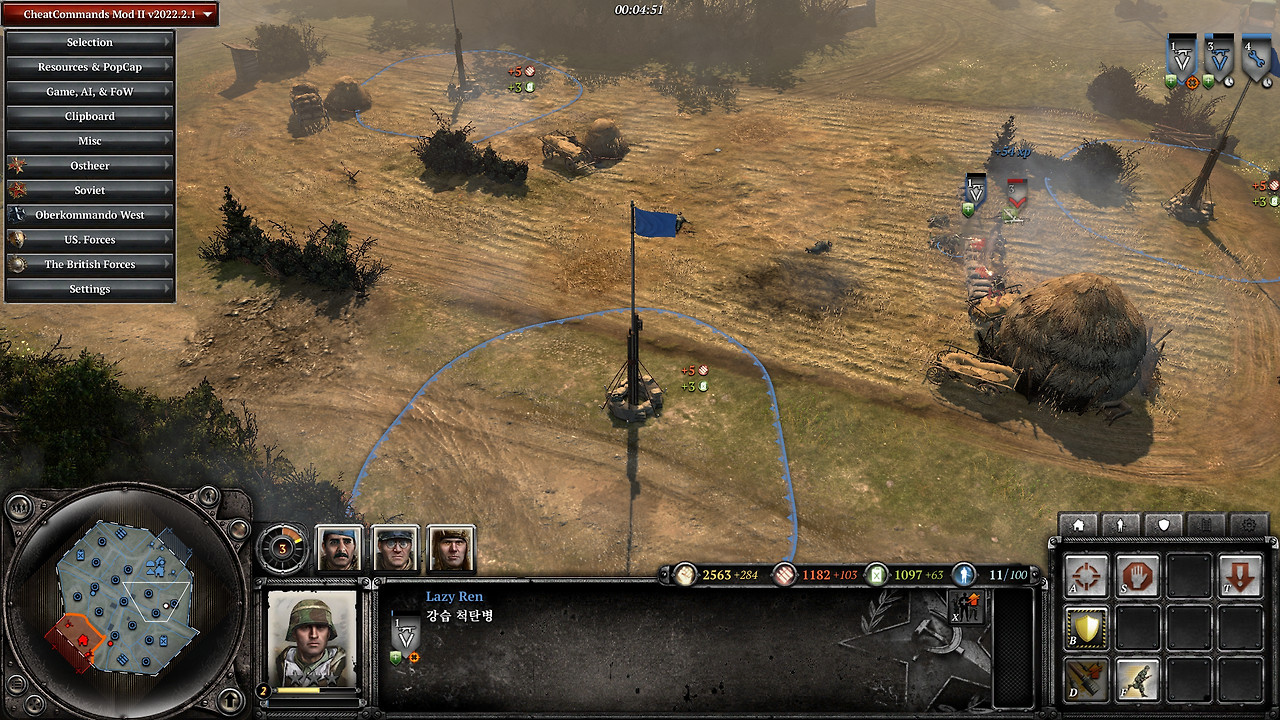Select the Soviet faction menu

(x=90, y=190)
